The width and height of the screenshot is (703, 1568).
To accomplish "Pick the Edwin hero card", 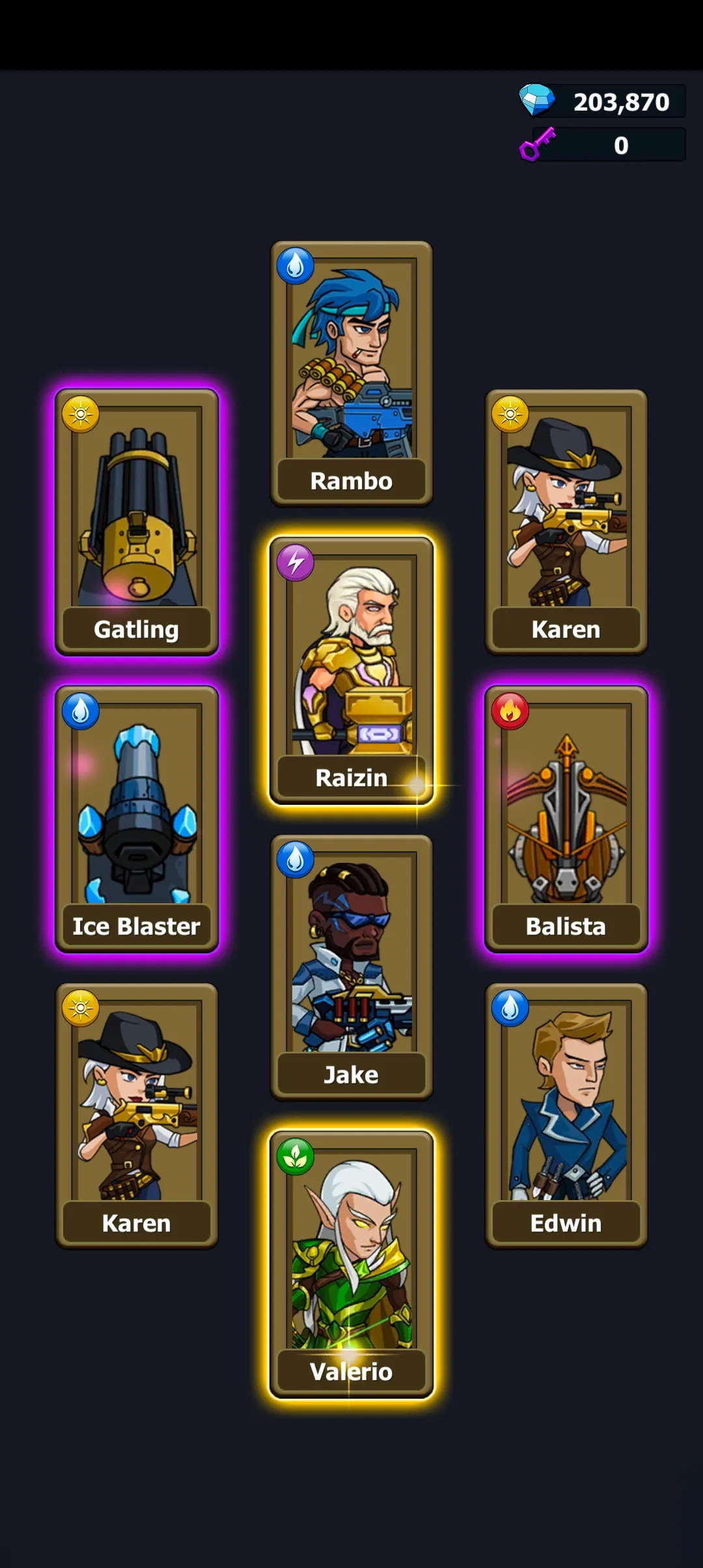I will [566, 1115].
